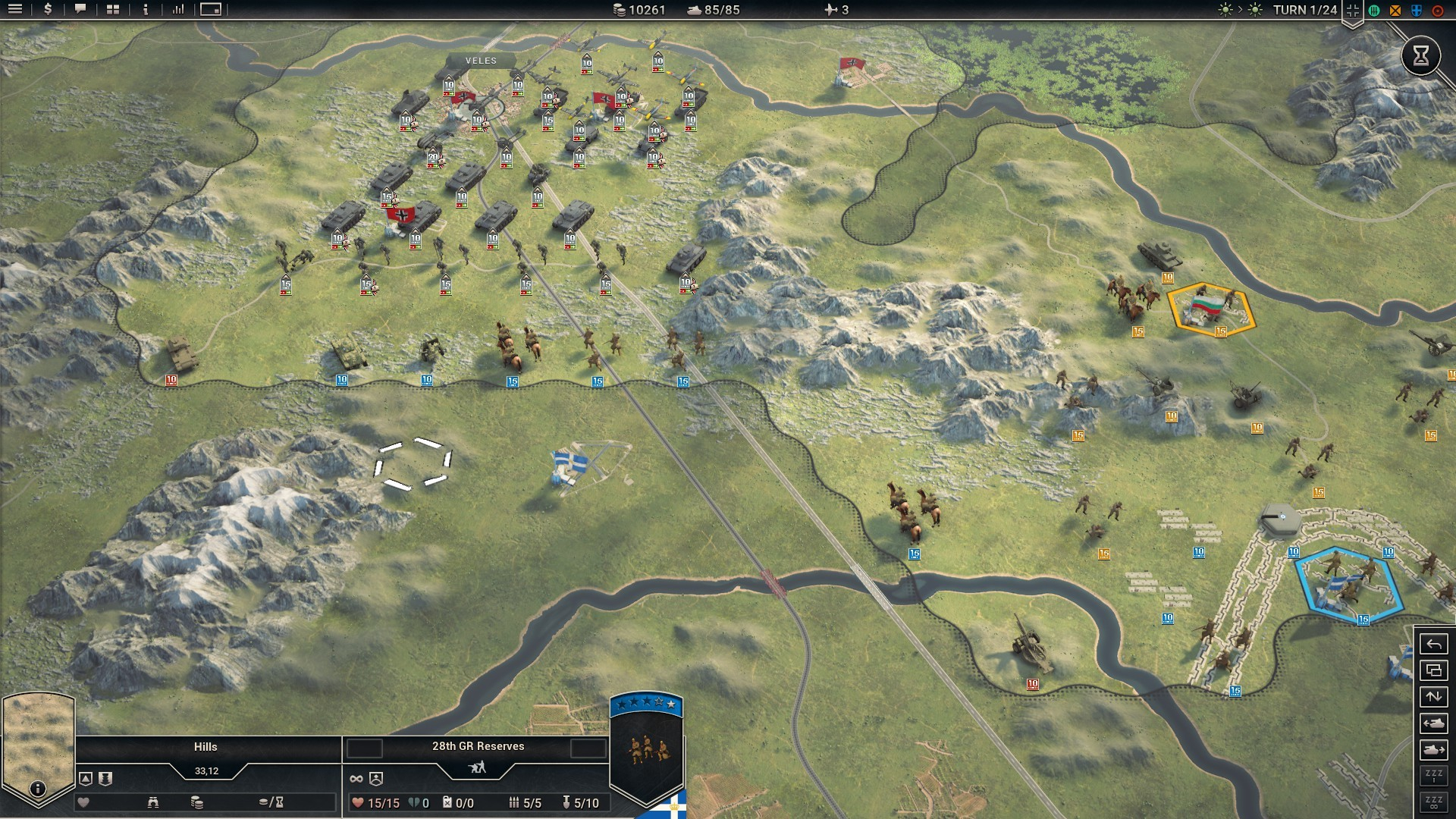Undo the last move with the back arrow
The width and height of the screenshot is (1456, 819).
pyautogui.click(x=1433, y=645)
